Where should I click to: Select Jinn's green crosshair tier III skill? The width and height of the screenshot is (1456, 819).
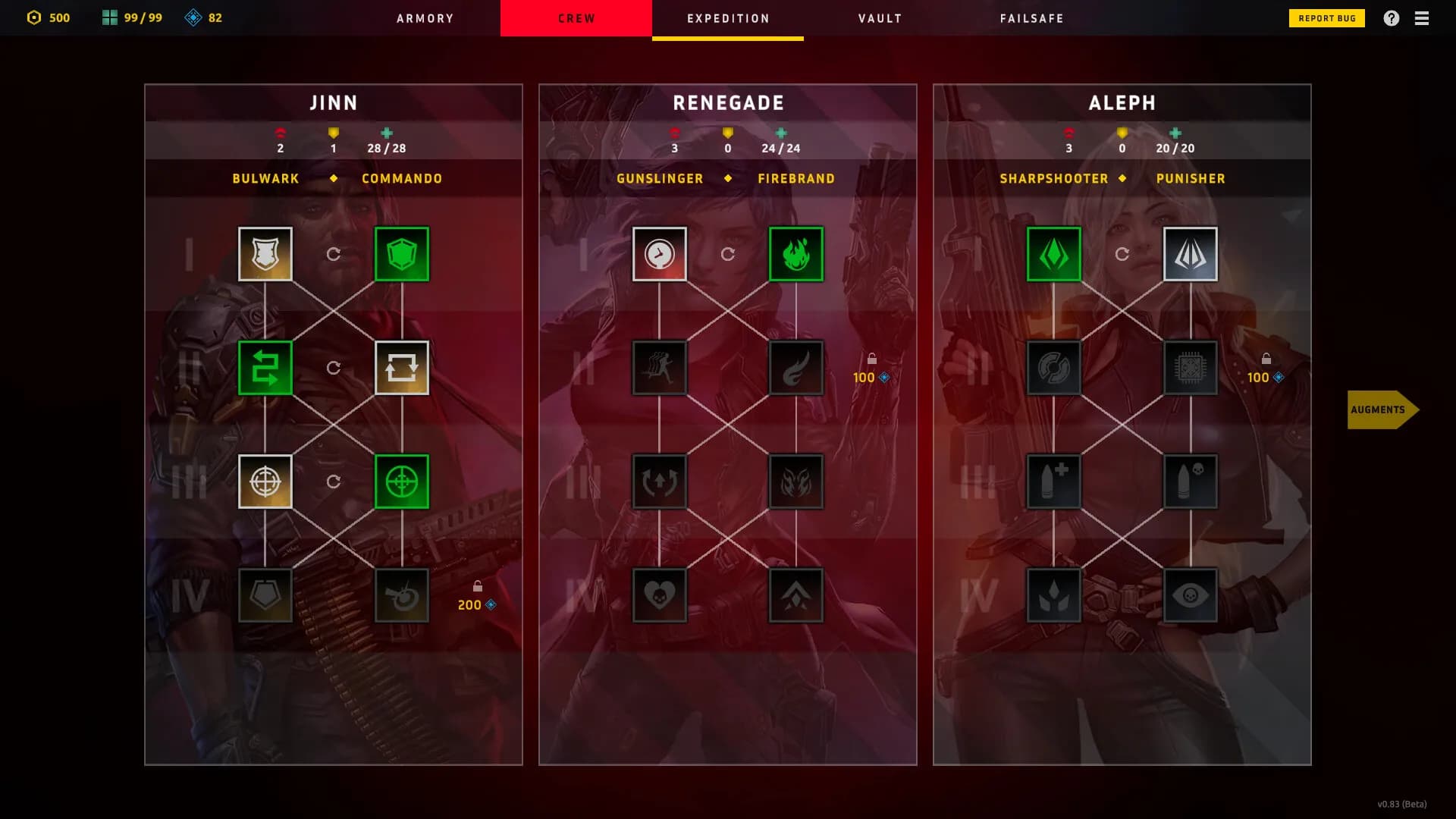click(x=402, y=481)
